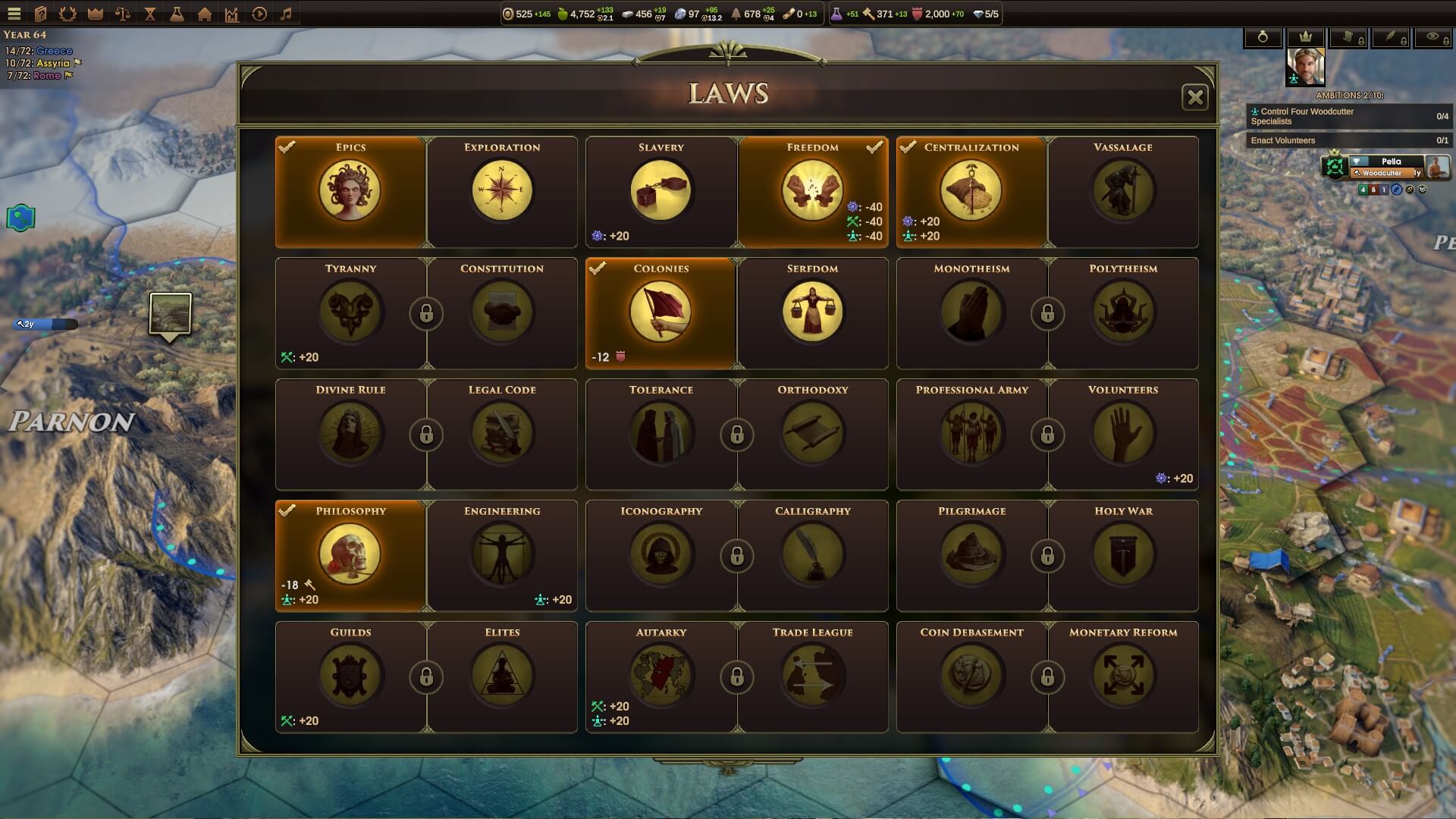The height and width of the screenshot is (819, 1456).
Task: Select the Serfdom law
Action: pyautogui.click(x=812, y=312)
